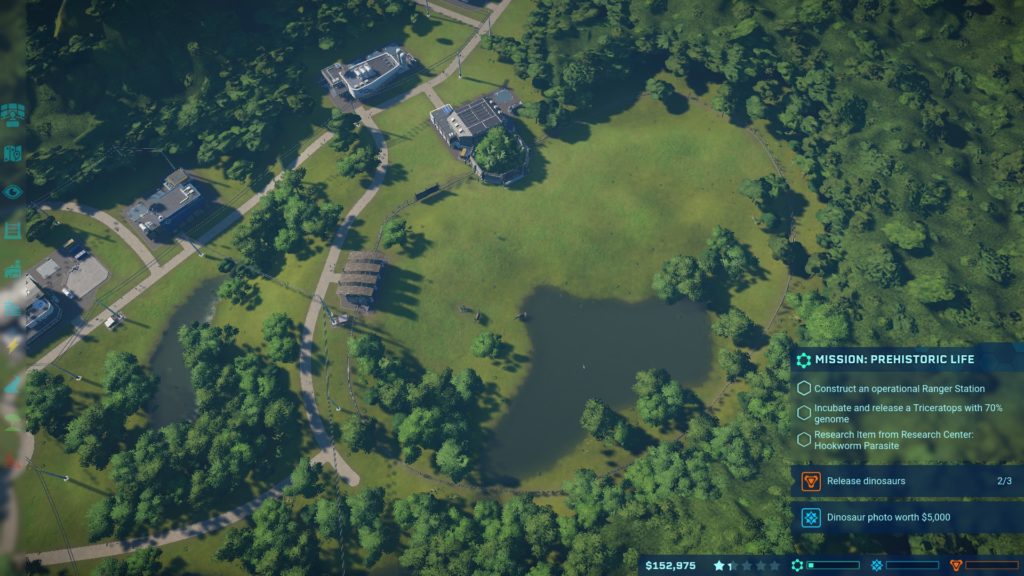Open the fence-shaped icon in the sidebar
The width and height of the screenshot is (1024, 576).
coord(12,230)
